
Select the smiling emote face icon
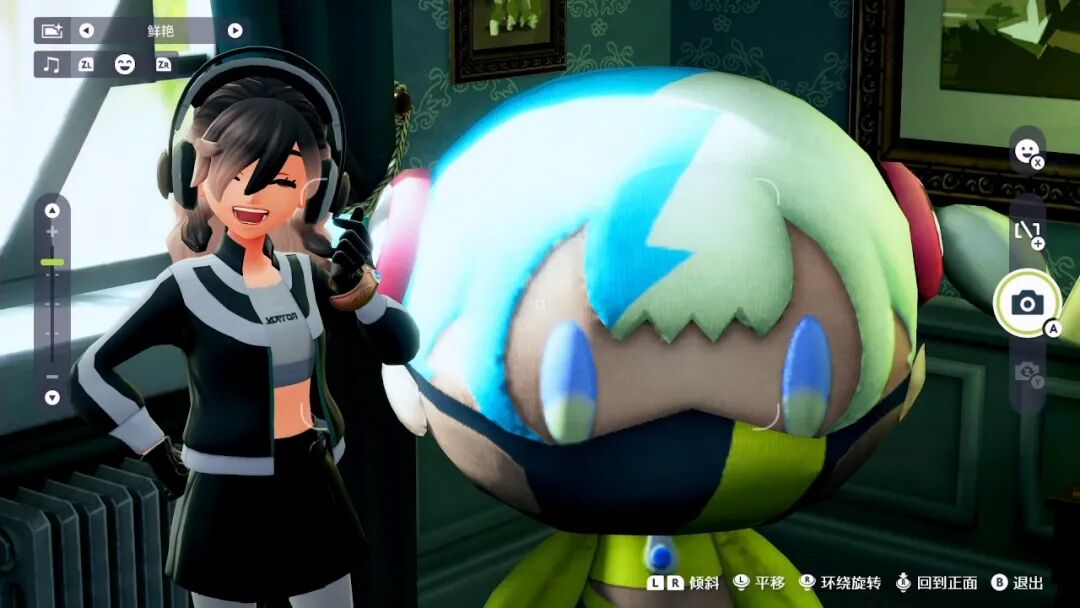pyautogui.click(x=124, y=64)
